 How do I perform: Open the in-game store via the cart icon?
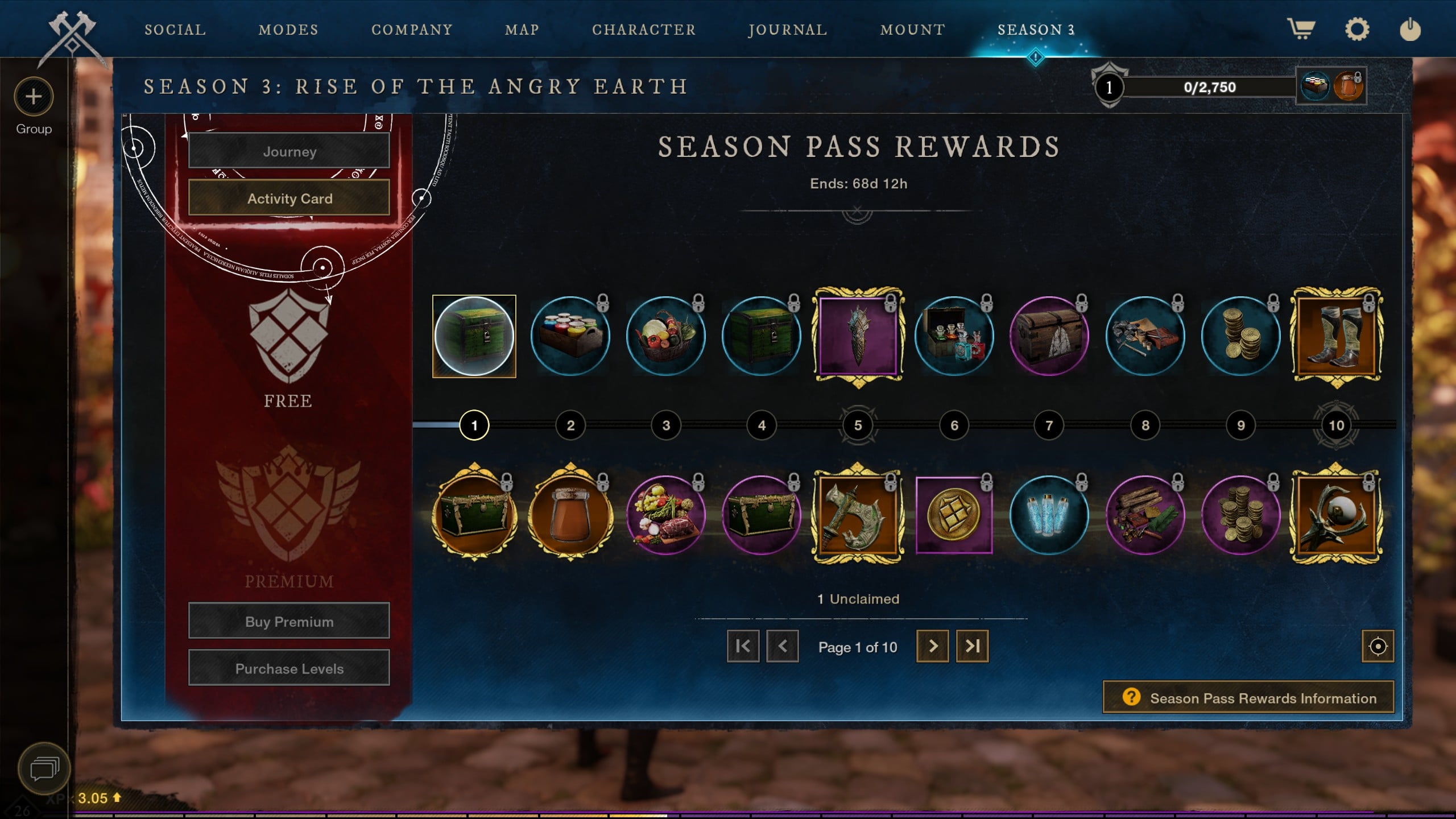click(1302, 30)
